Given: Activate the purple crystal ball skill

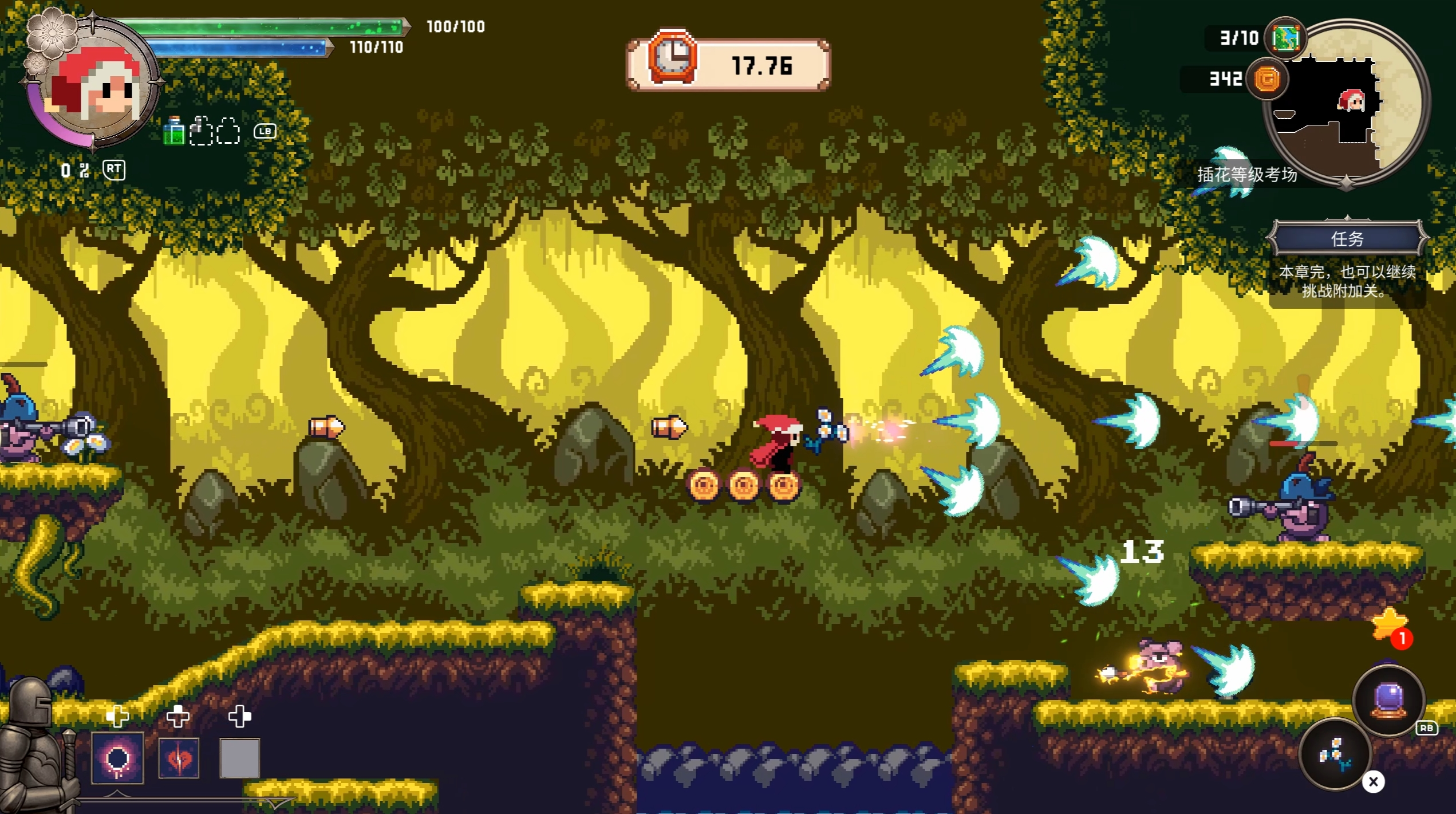Looking at the screenshot, I should pyautogui.click(x=1388, y=700).
